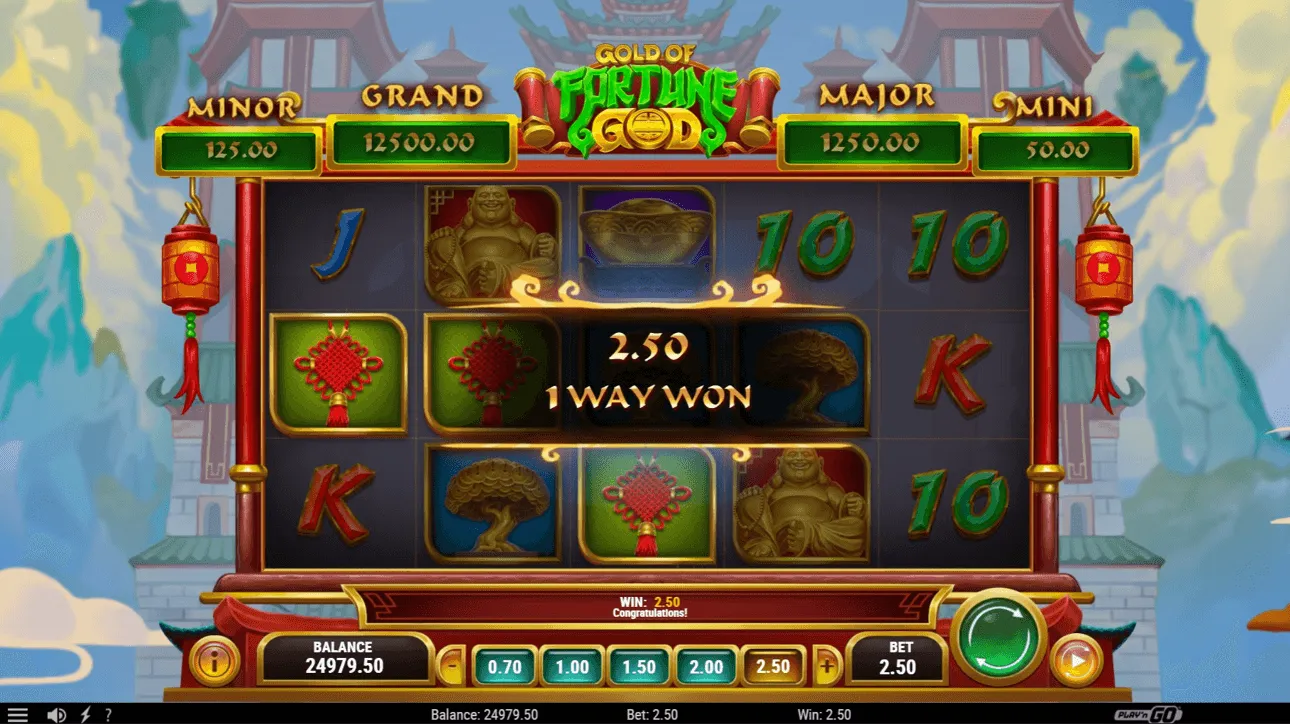The width and height of the screenshot is (1290, 724).
Task: Select the 0.70 bet chip
Action: pos(503,665)
